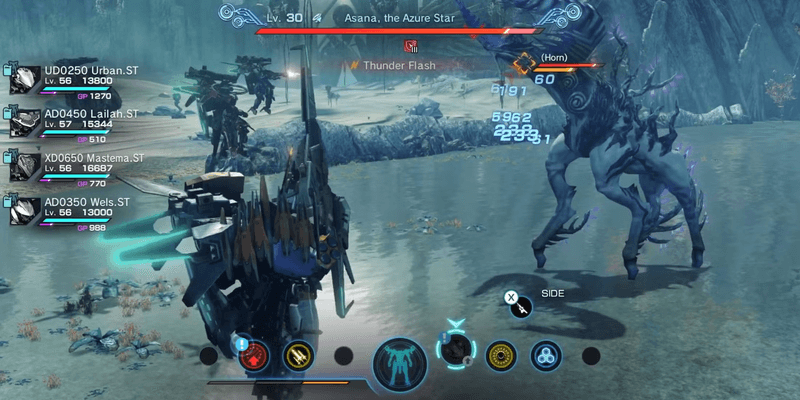Use the blue triple-circle art

545,354
